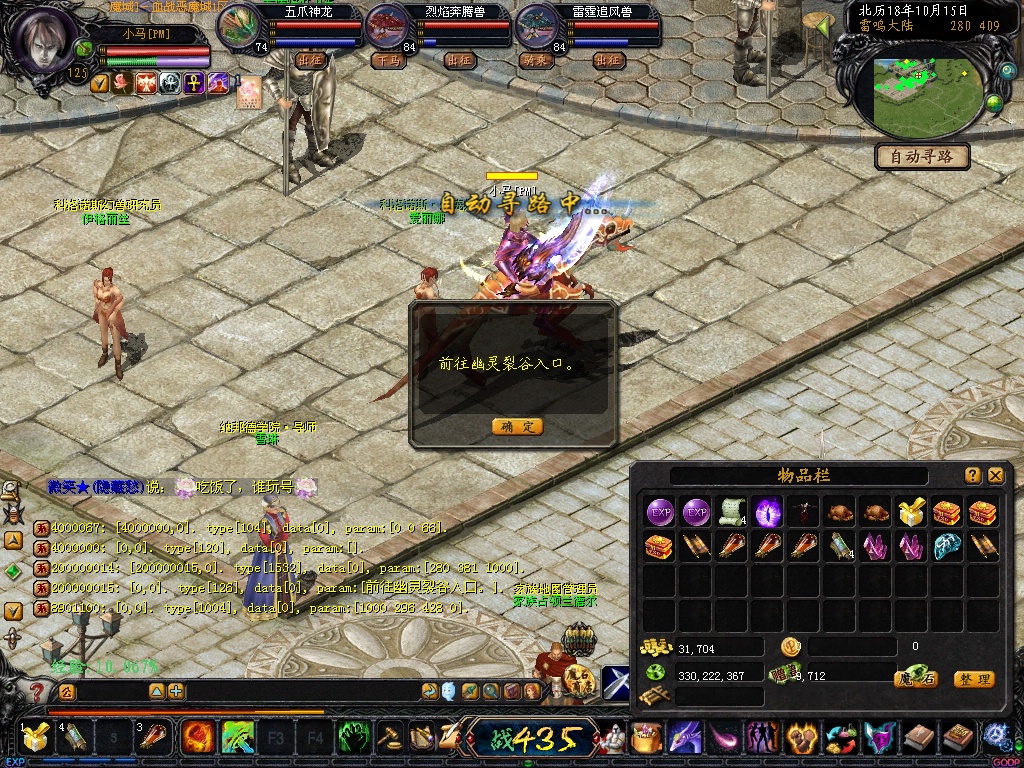Image resolution: width=1024 pixels, height=768 pixels.
Task: Open the inventory help question mark
Action: [x=973, y=476]
